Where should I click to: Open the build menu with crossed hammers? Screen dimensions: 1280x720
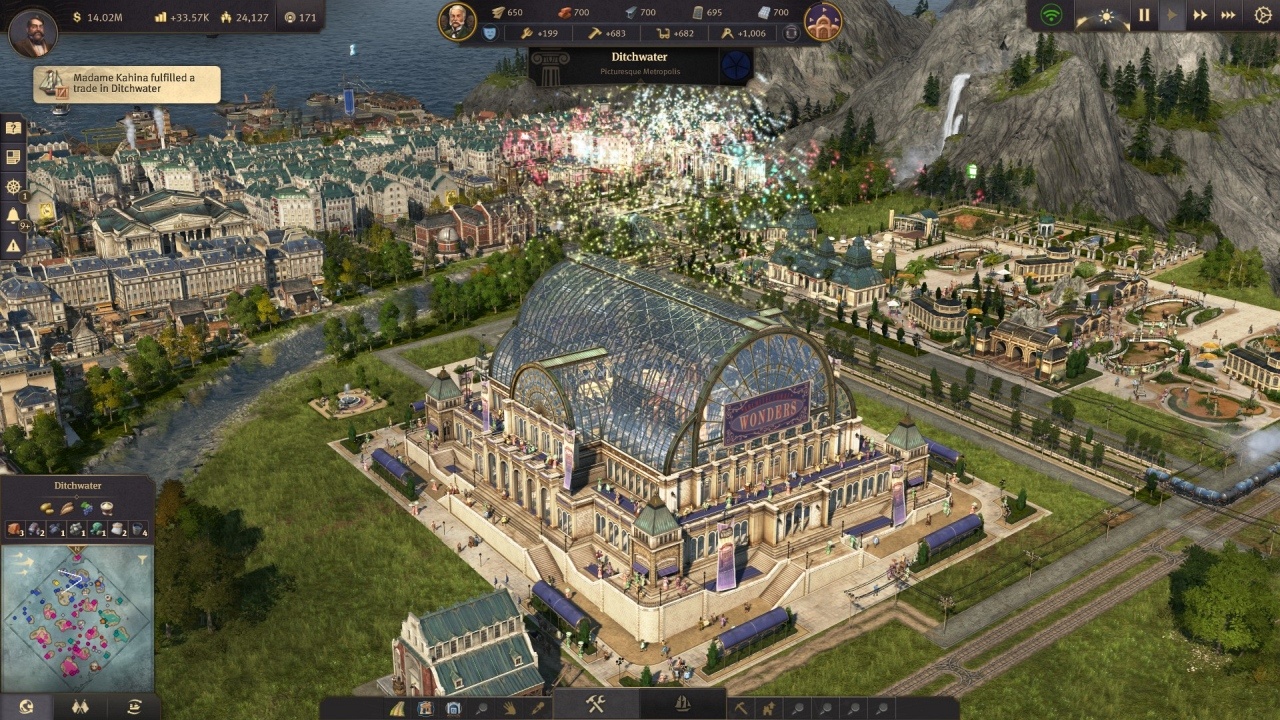pos(596,704)
